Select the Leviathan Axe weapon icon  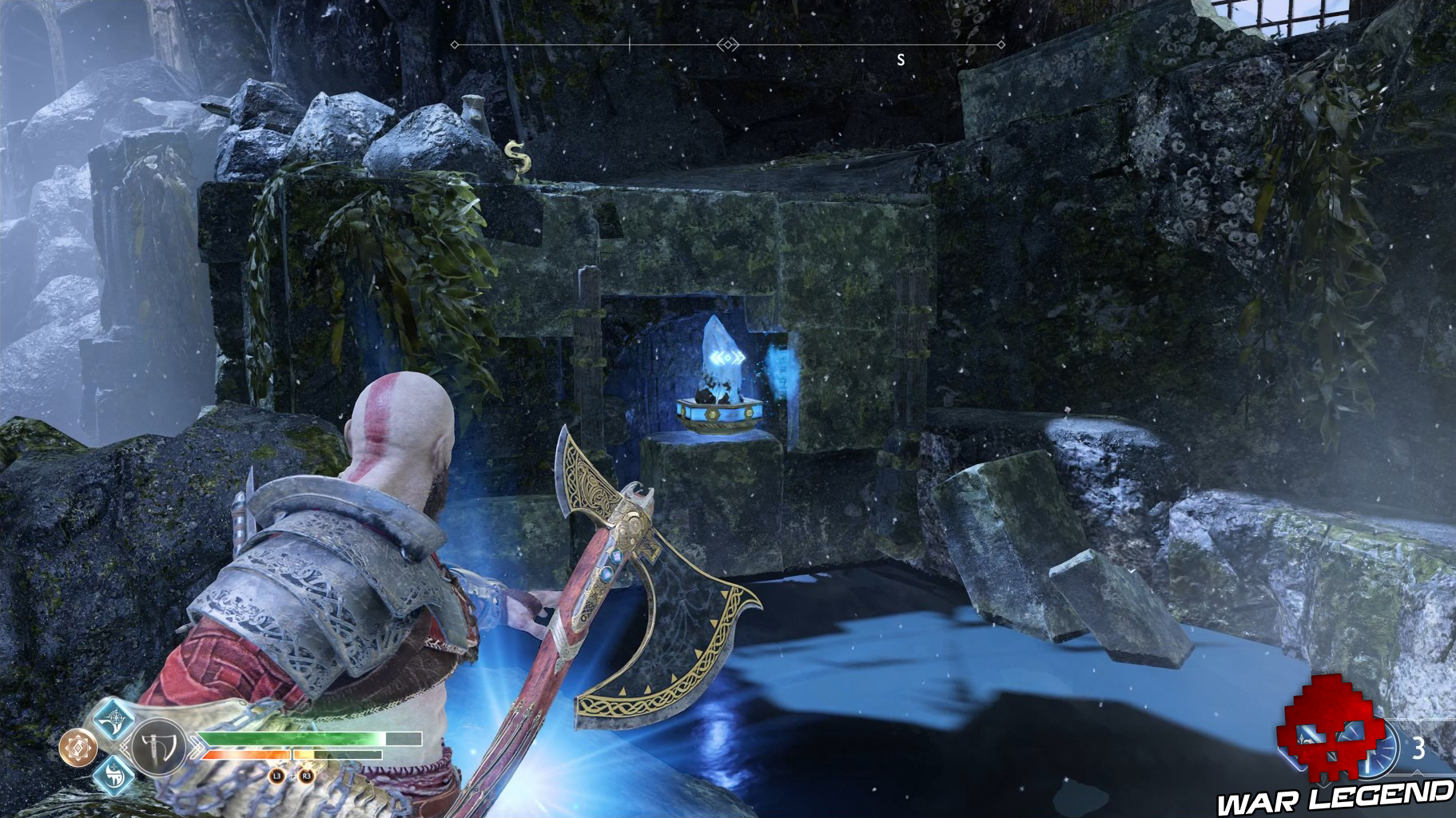[157, 749]
